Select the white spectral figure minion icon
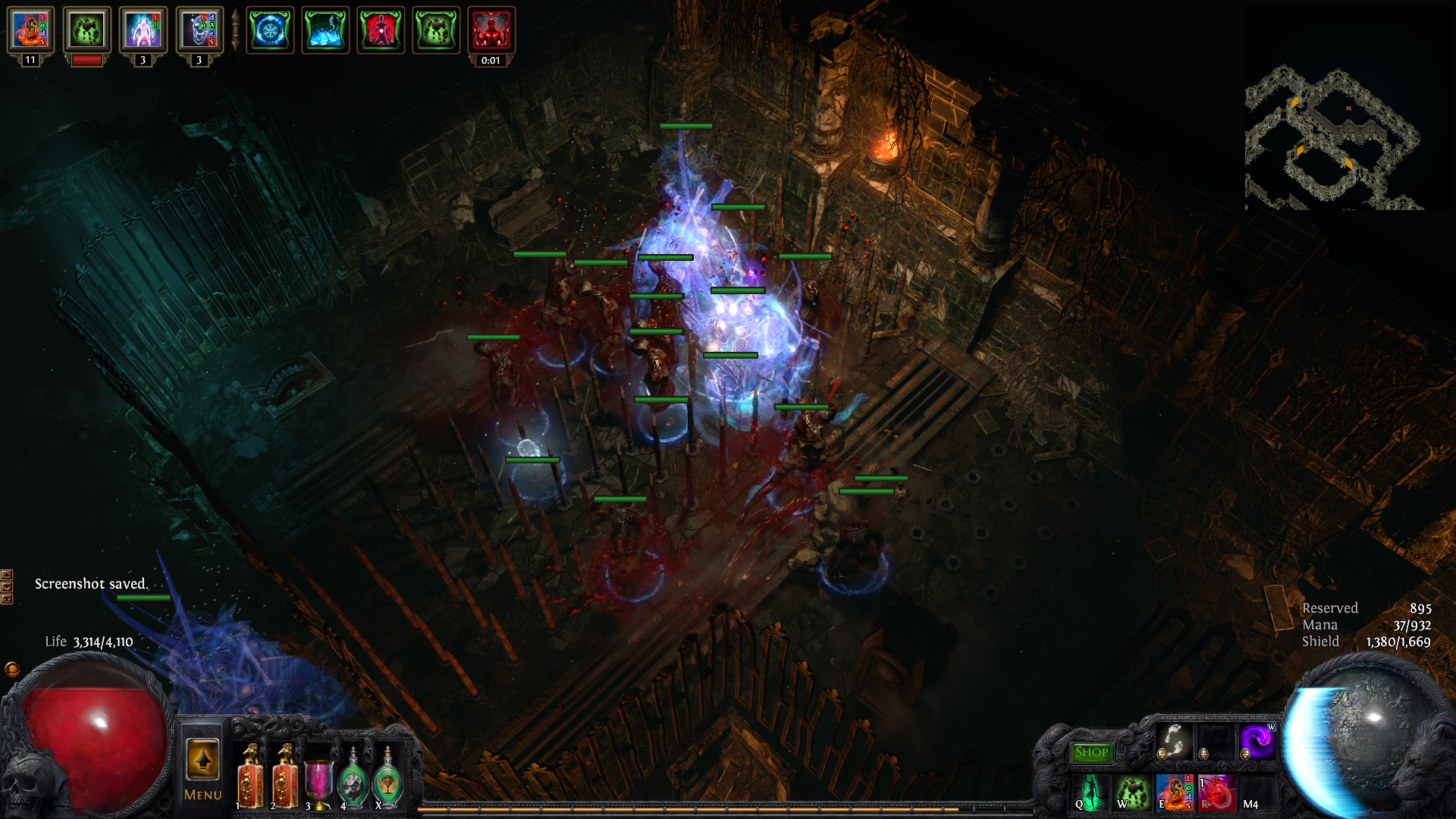1456x819 pixels. click(143, 30)
